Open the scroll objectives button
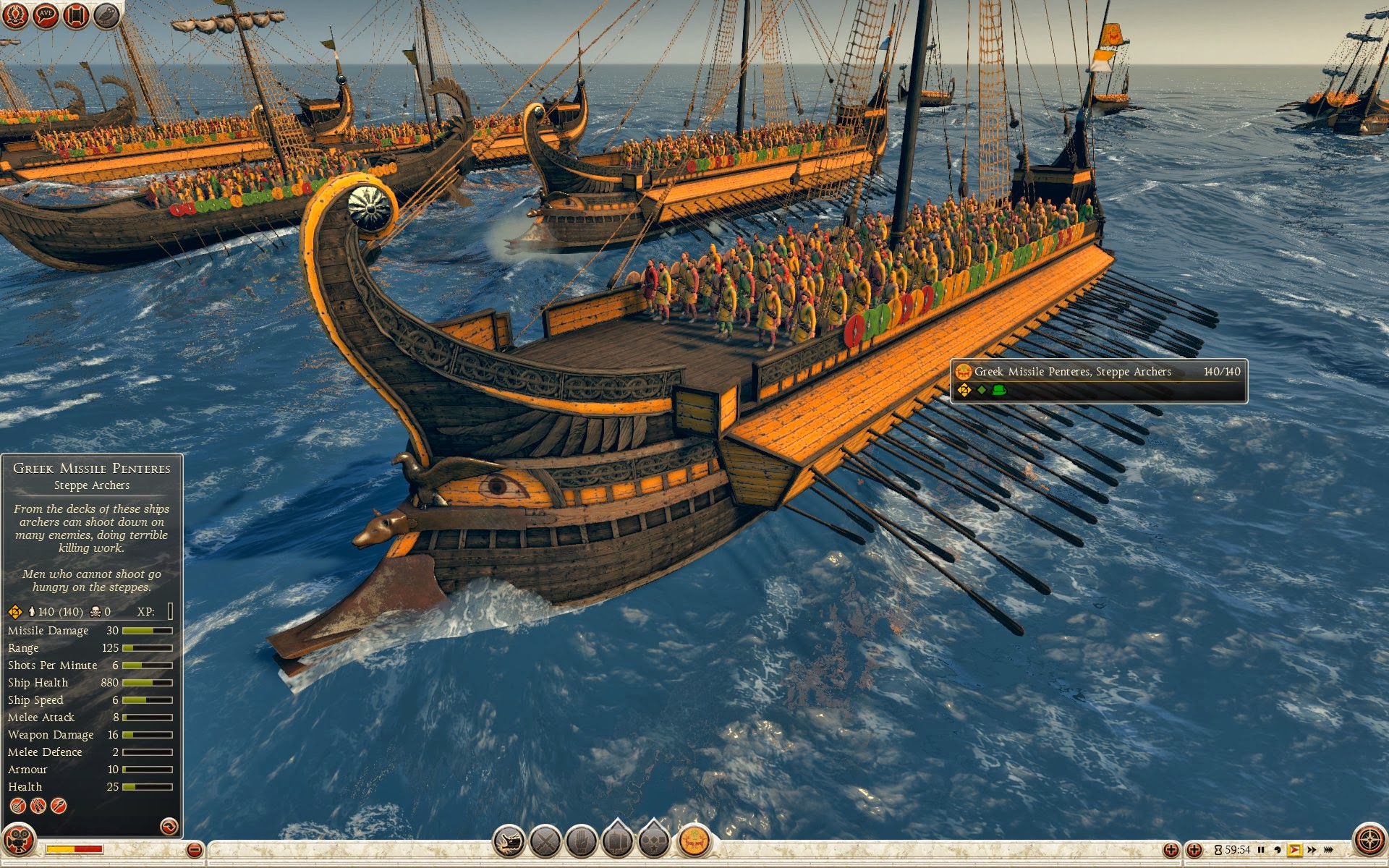This screenshot has width=1389, height=868. 76,15
